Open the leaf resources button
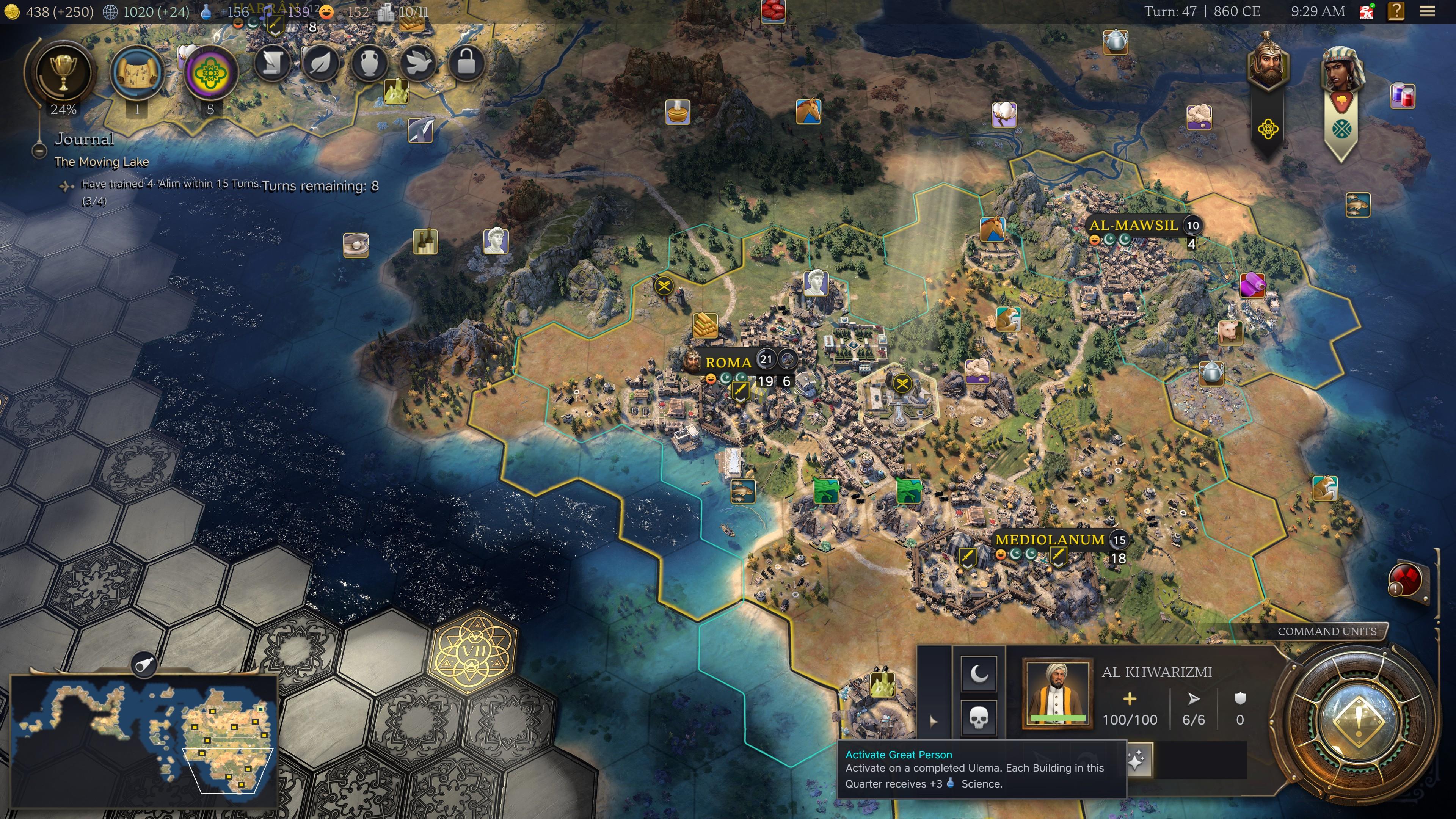 320,63
